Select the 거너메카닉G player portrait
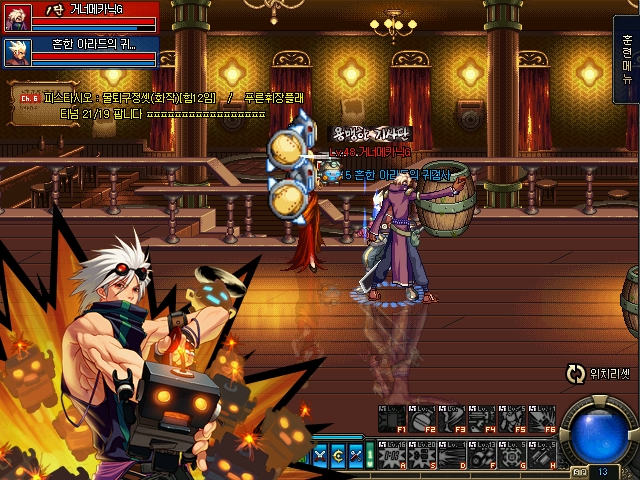The height and width of the screenshot is (480, 640). (x=16, y=17)
